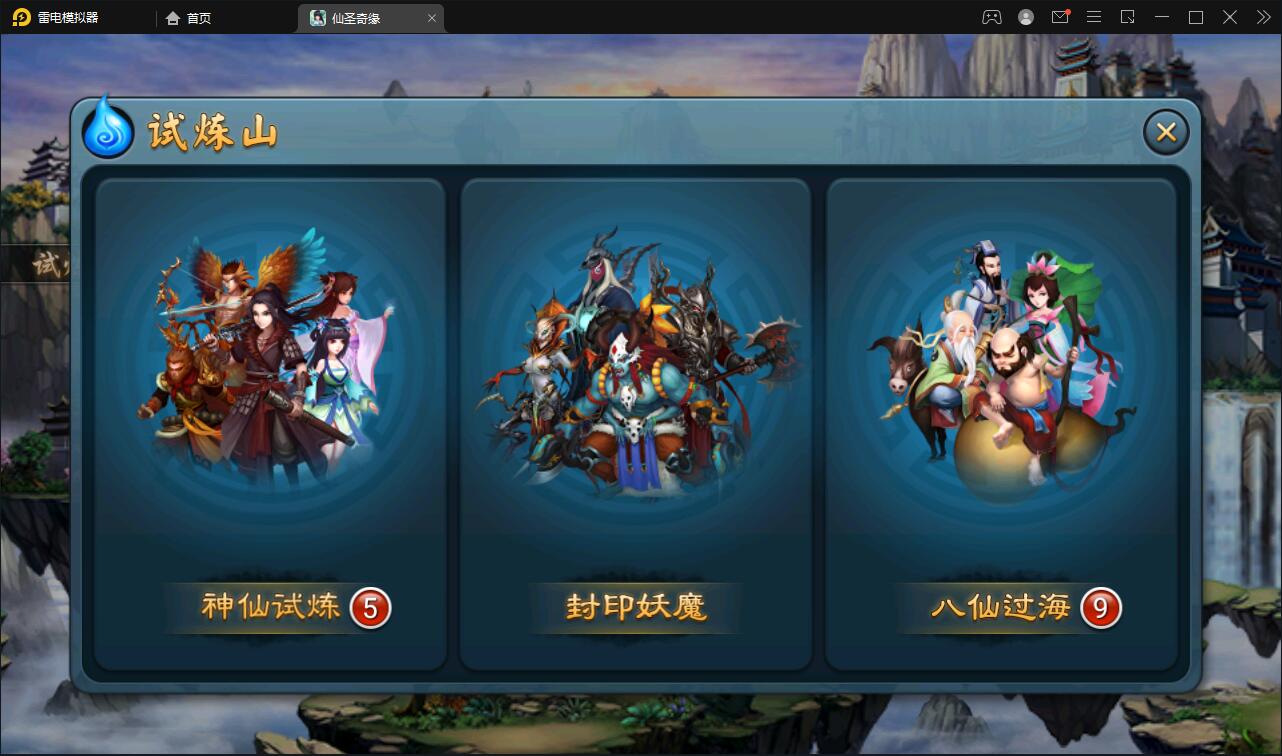Open the user account icon
Screen dimensions: 1282x756
[1026, 17]
